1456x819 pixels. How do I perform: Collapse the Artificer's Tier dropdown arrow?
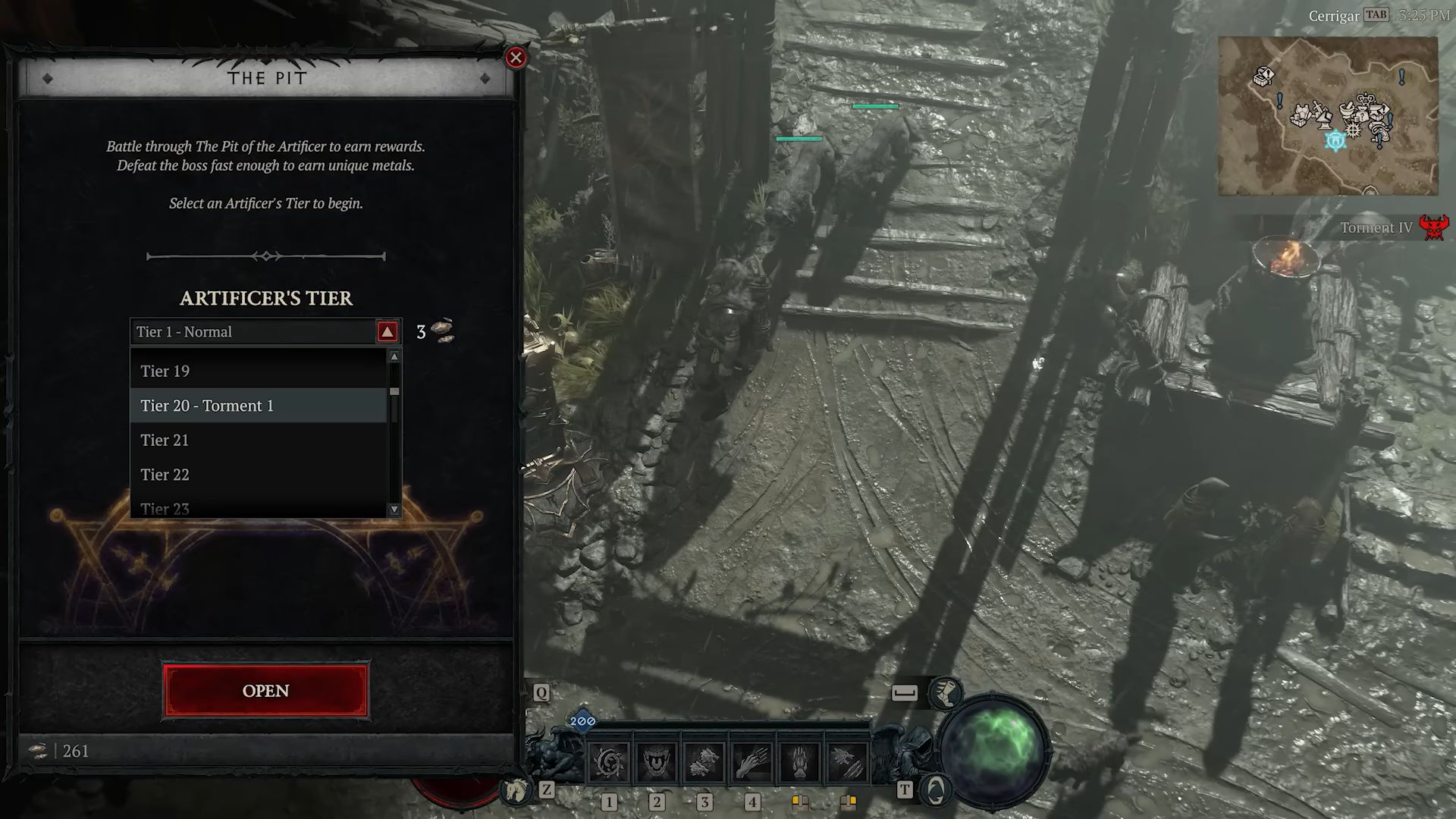[388, 331]
